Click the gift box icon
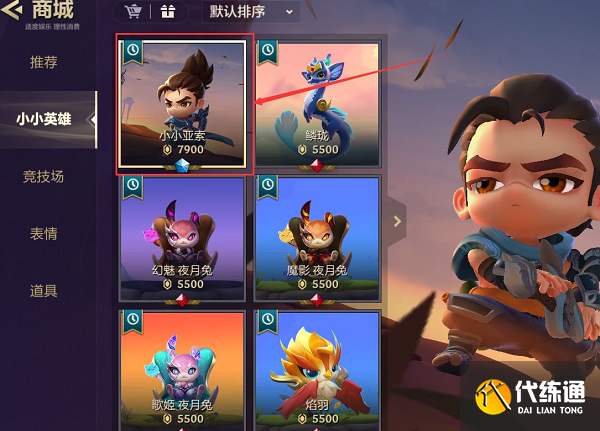The width and height of the screenshot is (600, 431). [166, 12]
